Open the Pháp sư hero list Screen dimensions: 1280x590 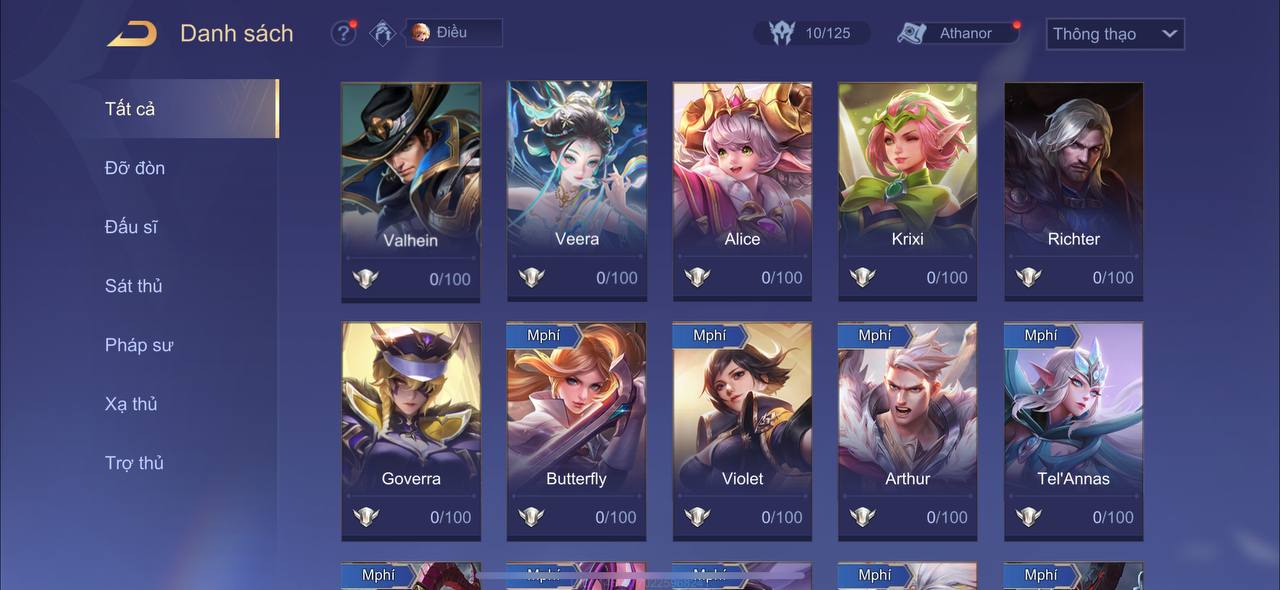139,345
